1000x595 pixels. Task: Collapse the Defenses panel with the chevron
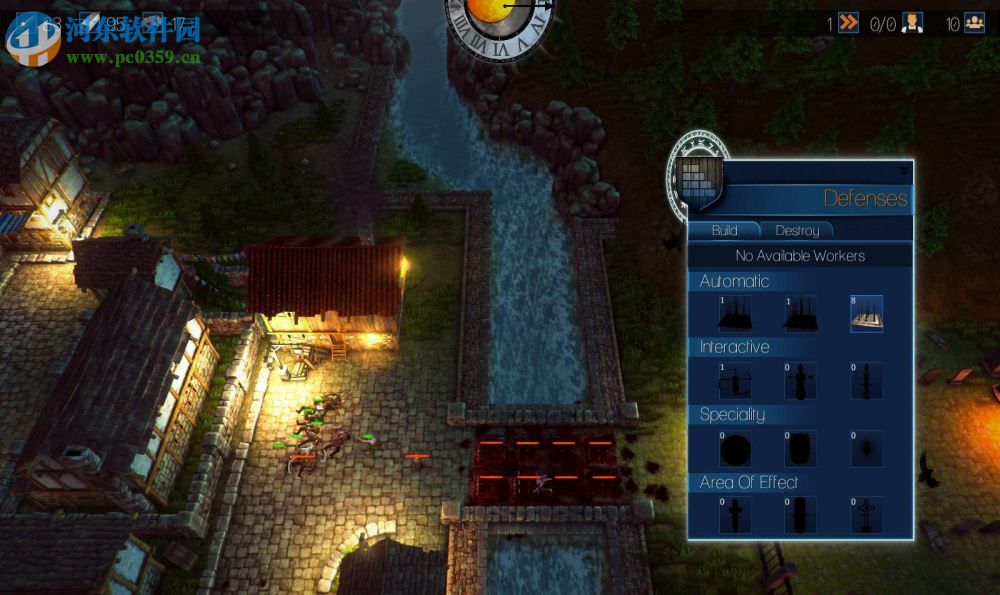pos(904,171)
